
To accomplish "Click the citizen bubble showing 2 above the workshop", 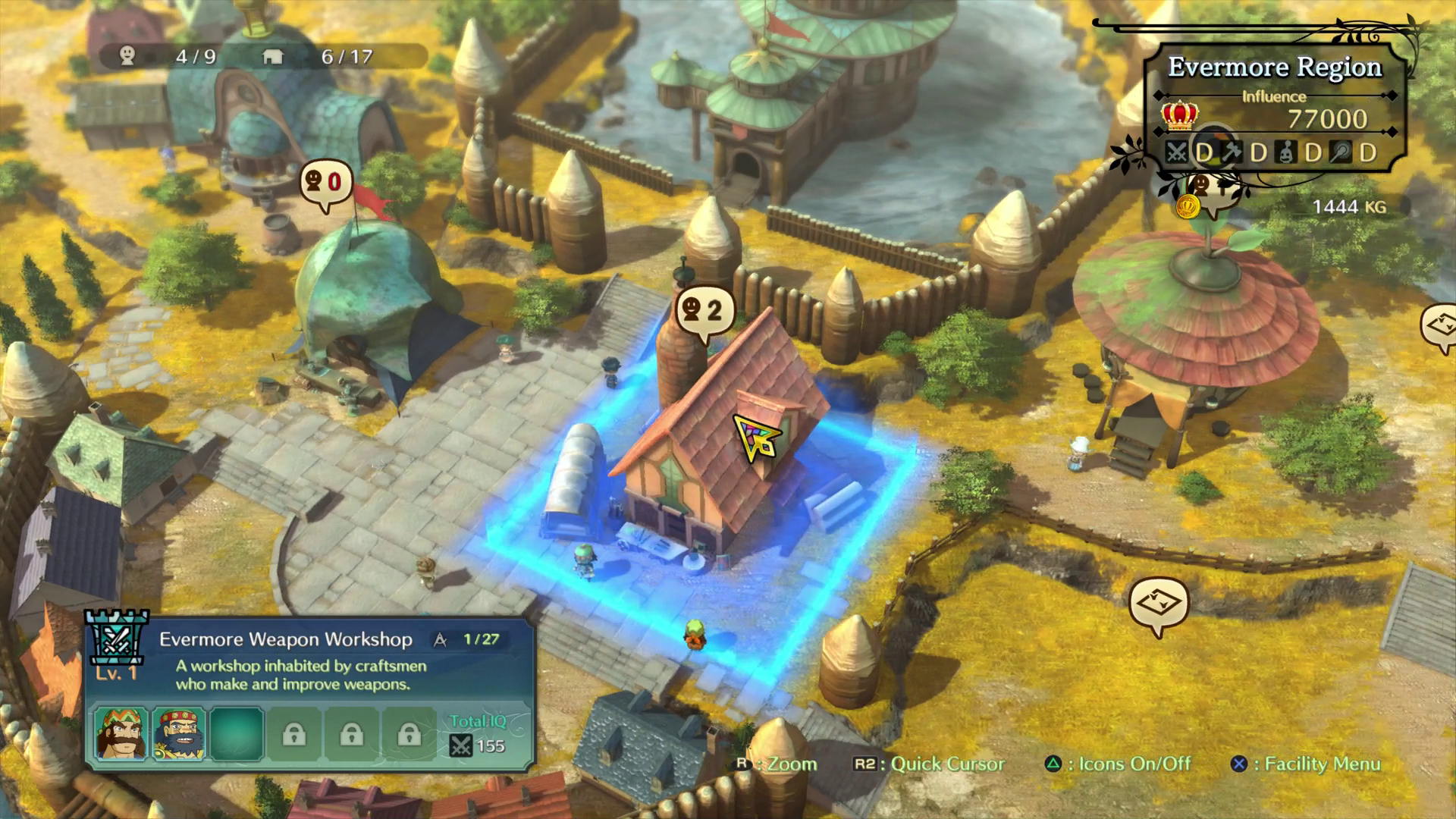I will pyautogui.click(x=704, y=311).
